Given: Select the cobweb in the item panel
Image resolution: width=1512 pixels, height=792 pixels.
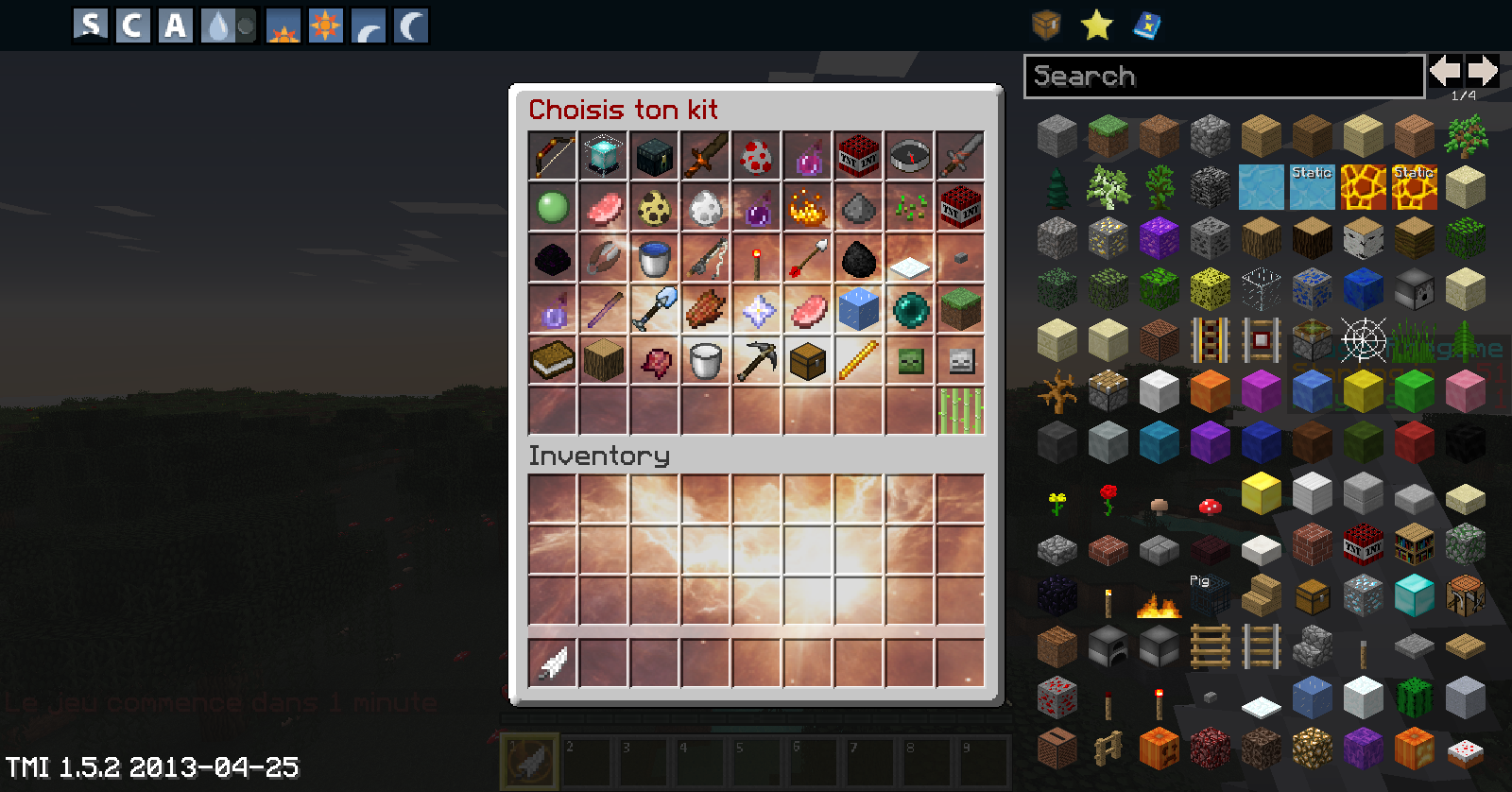Looking at the screenshot, I should coord(1363,339).
